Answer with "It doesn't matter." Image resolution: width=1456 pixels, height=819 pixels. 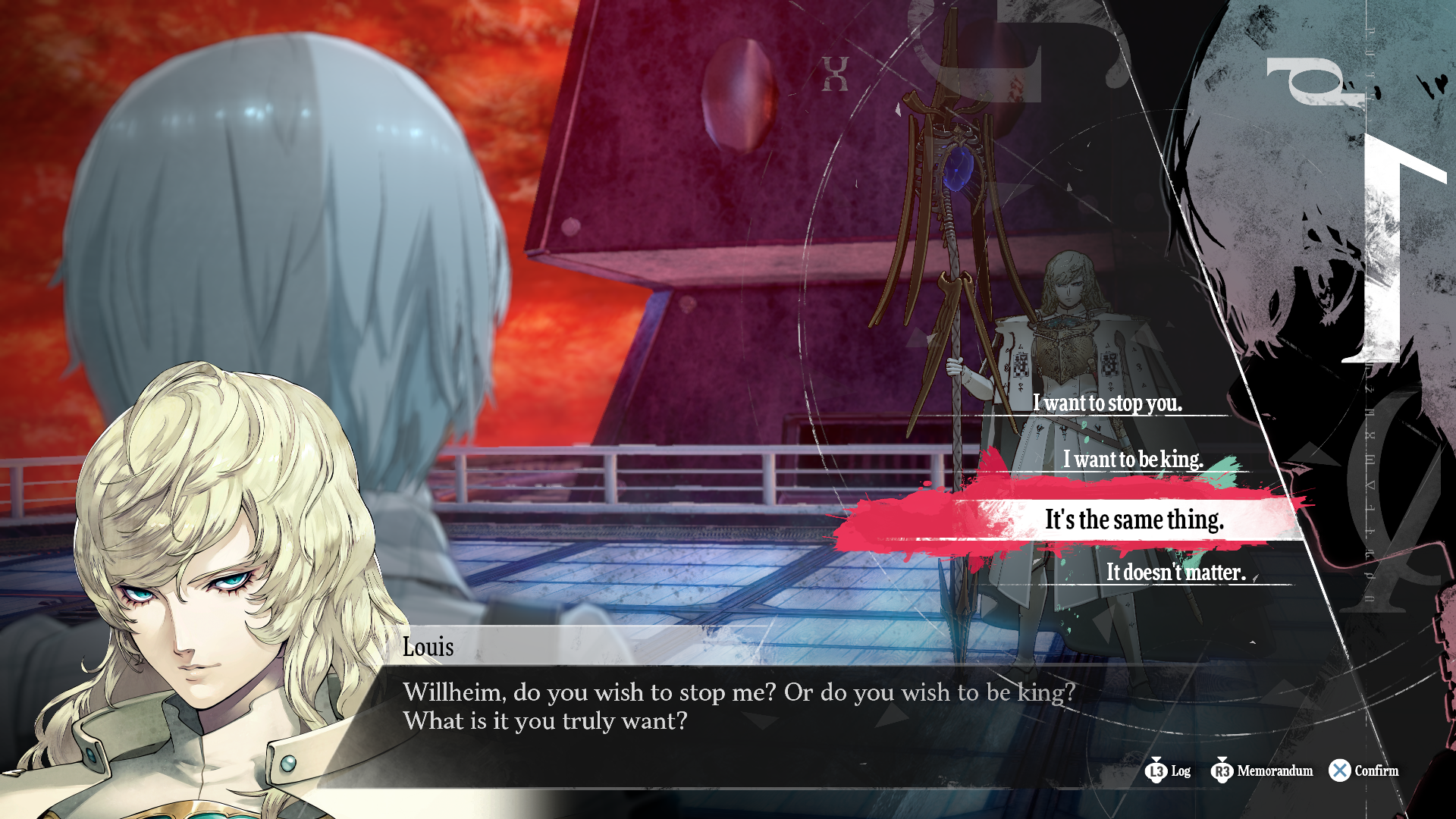coord(1175,572)
